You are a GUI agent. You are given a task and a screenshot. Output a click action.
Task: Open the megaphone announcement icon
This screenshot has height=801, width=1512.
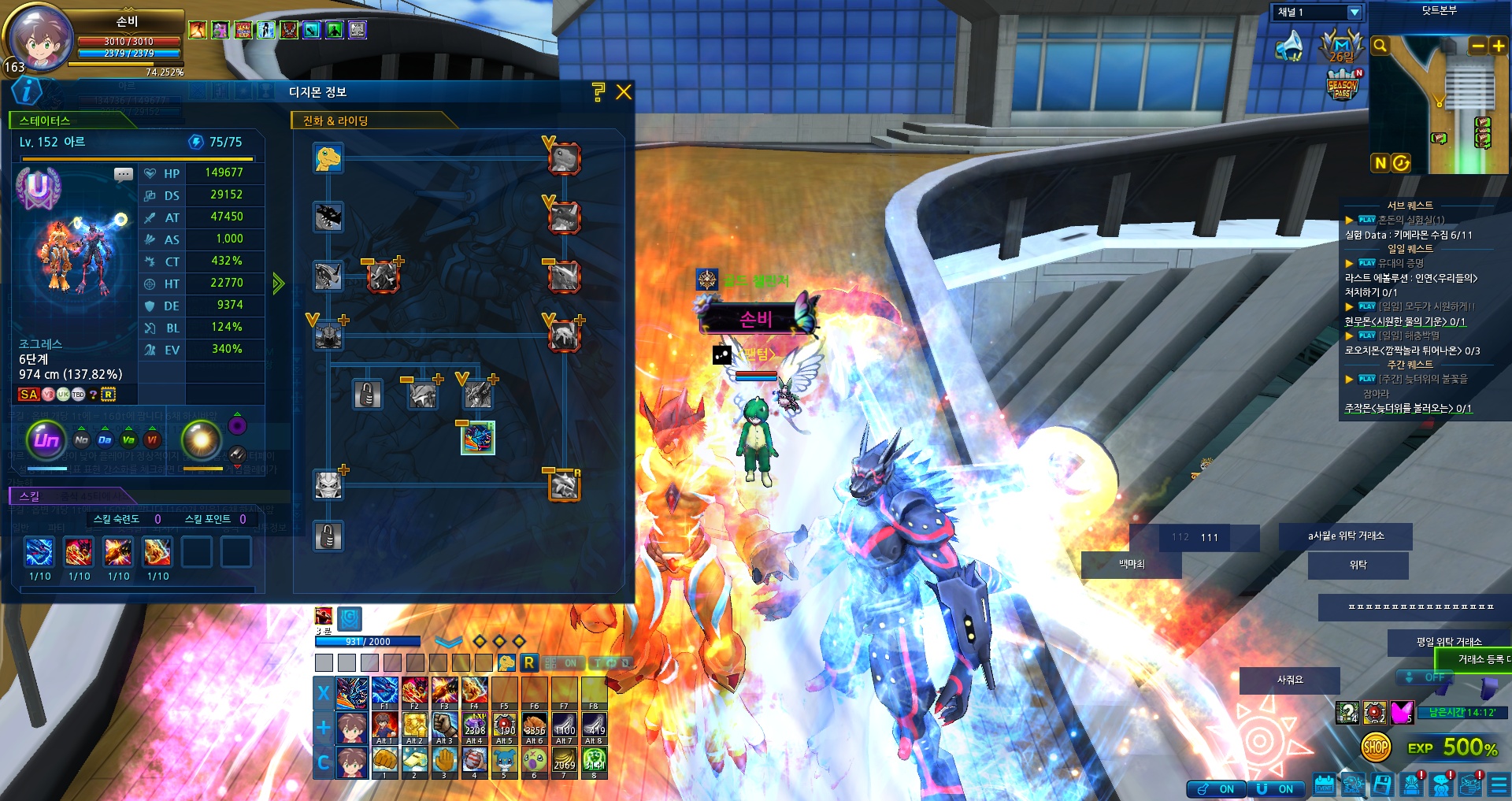(x=1291, y=46)
